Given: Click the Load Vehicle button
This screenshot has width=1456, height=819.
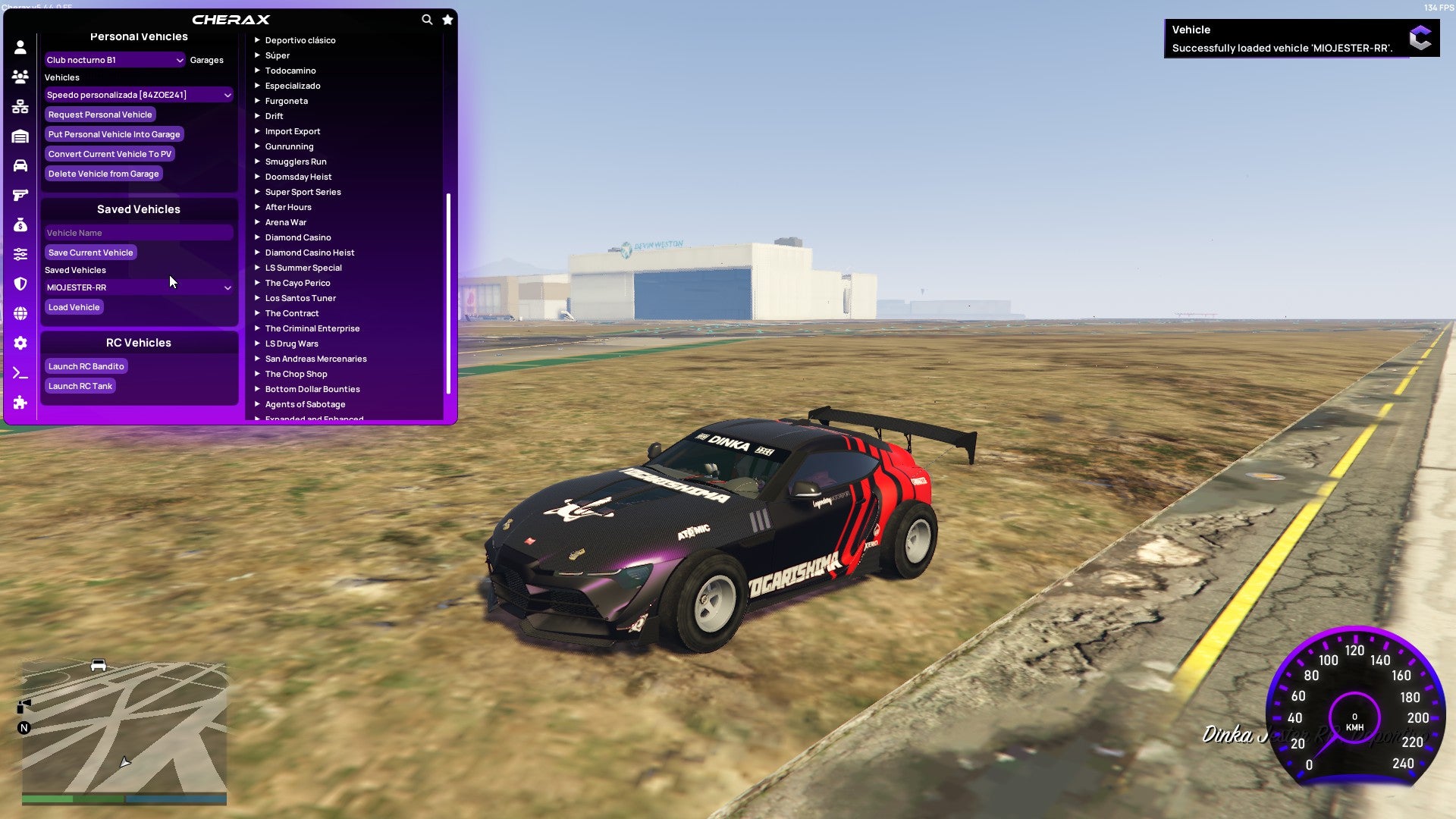Looking at the screenshot, I should [x=74, y=306].
